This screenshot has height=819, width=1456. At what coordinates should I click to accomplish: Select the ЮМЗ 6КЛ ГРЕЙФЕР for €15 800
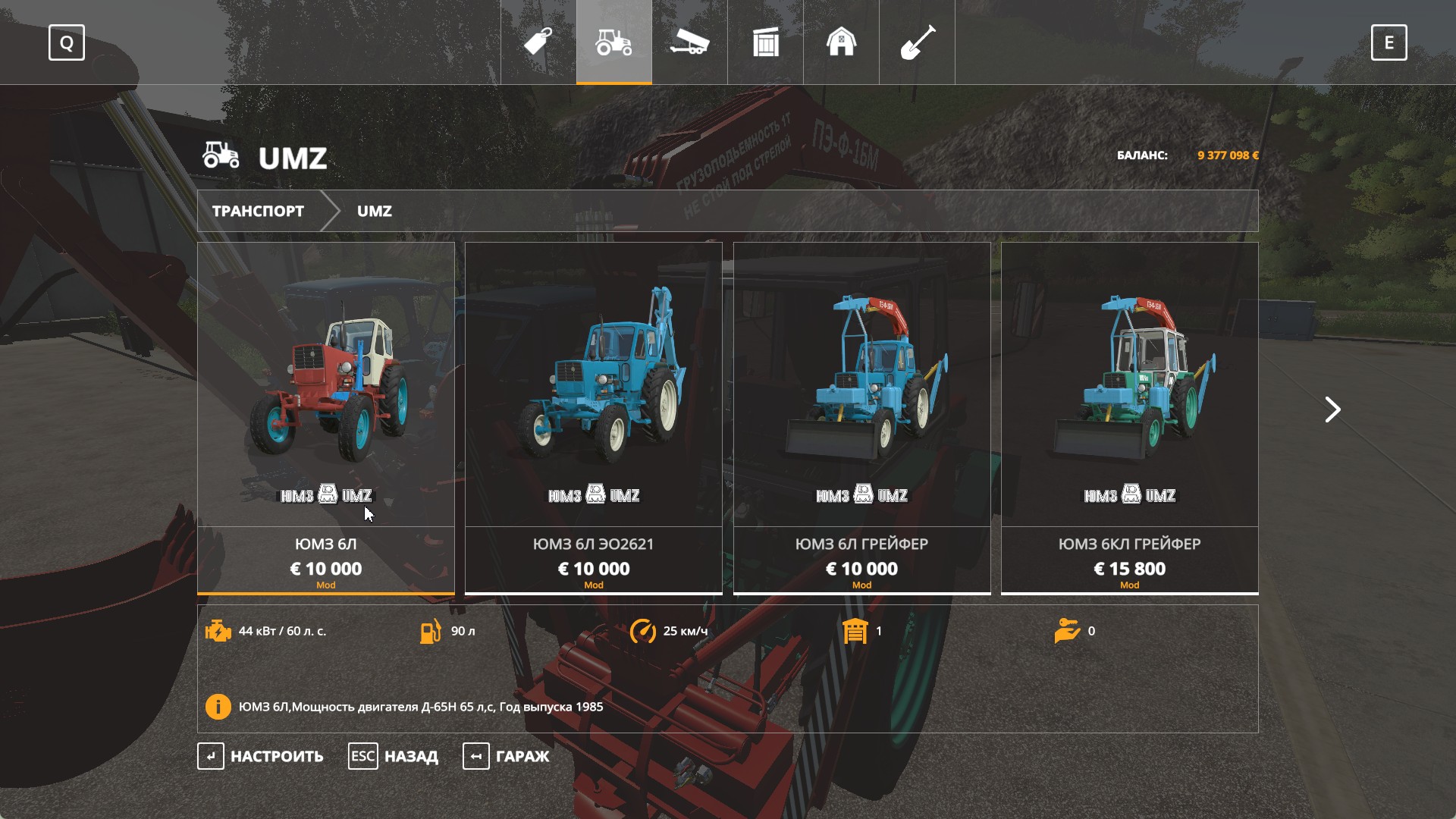(1129, 417)
